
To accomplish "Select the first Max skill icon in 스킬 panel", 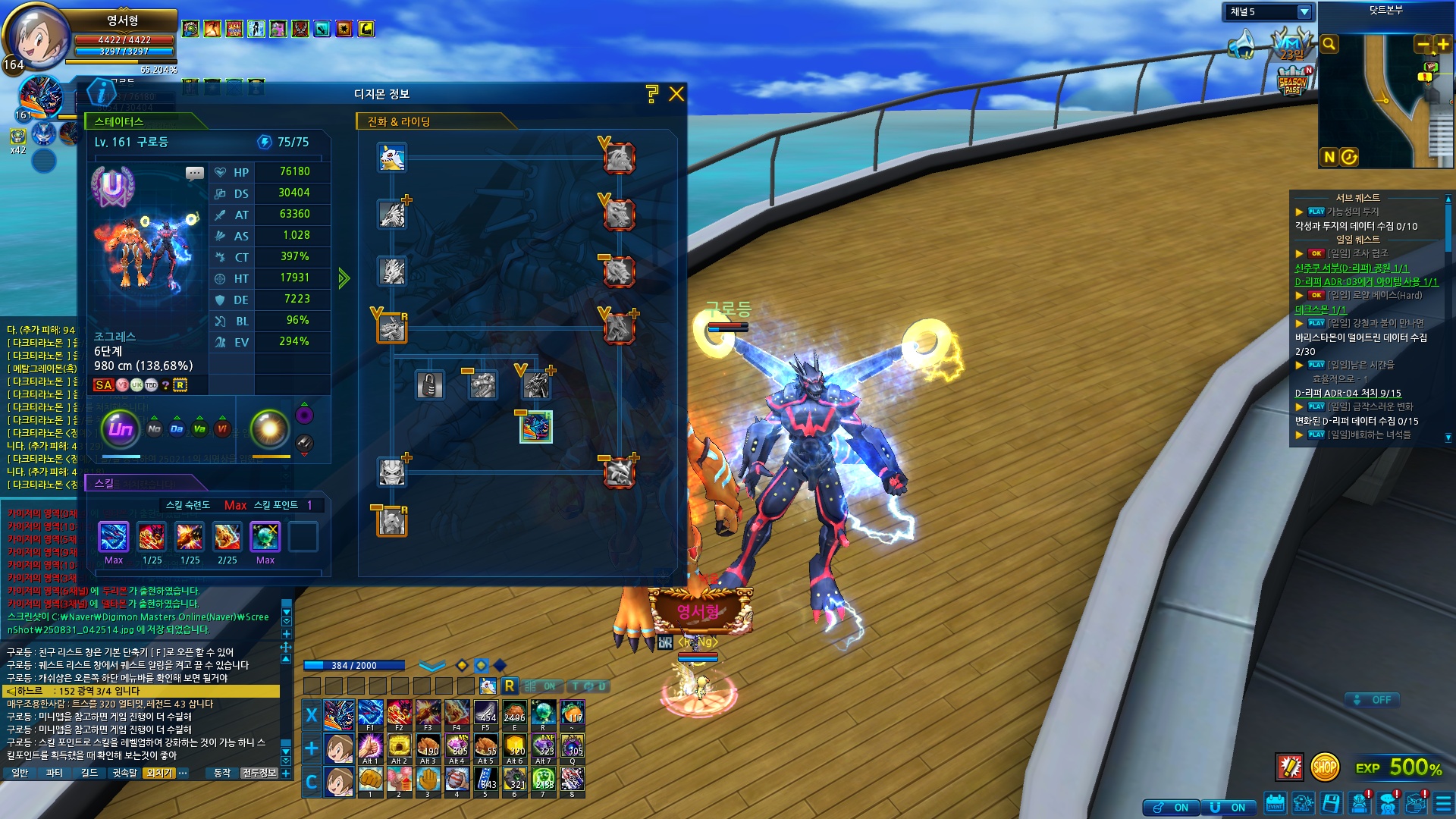I will [114, 537].
